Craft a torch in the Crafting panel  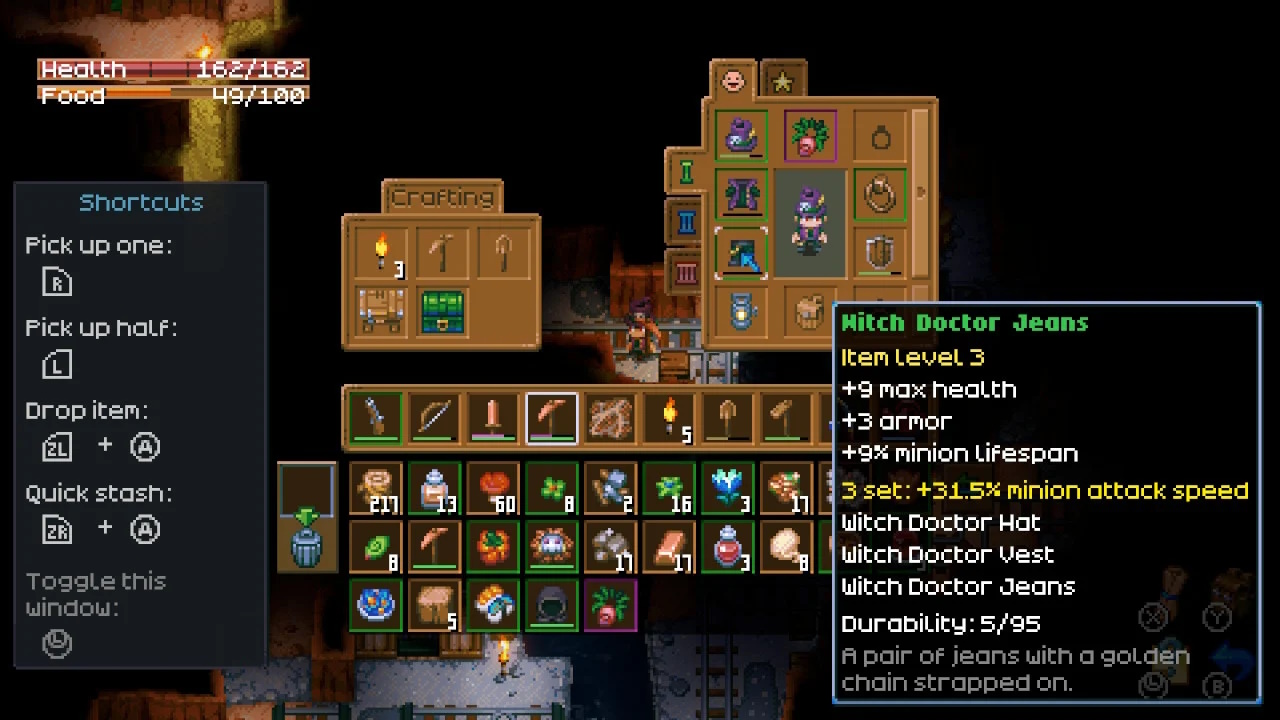(381, 253)
